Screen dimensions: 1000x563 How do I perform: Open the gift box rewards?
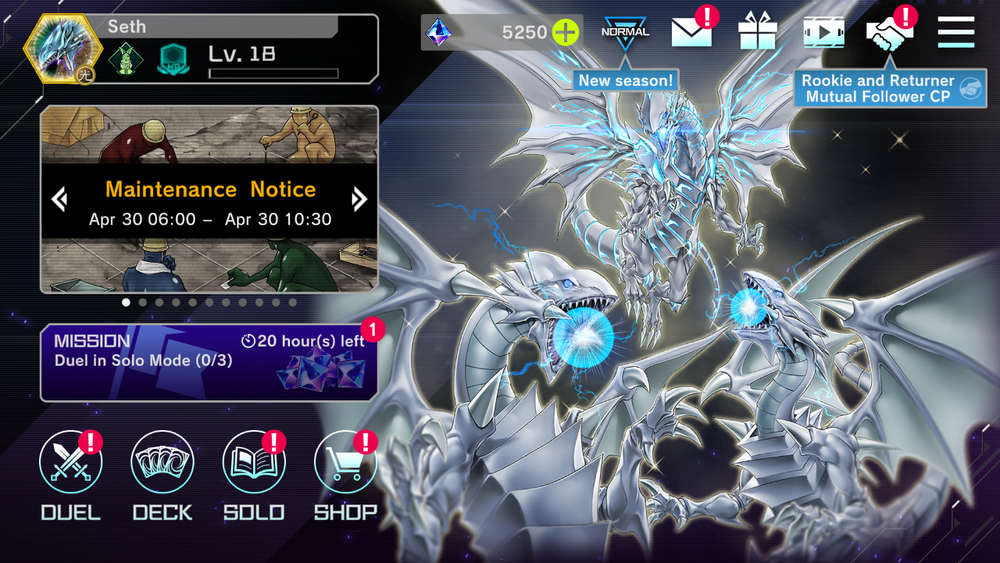click(x=757, y=32)
